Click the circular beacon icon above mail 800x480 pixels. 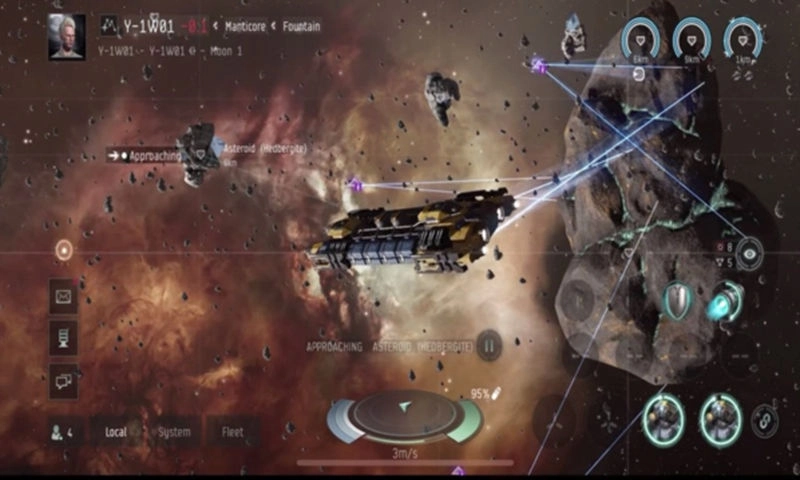pyautogui.click(x=64, y=250)
